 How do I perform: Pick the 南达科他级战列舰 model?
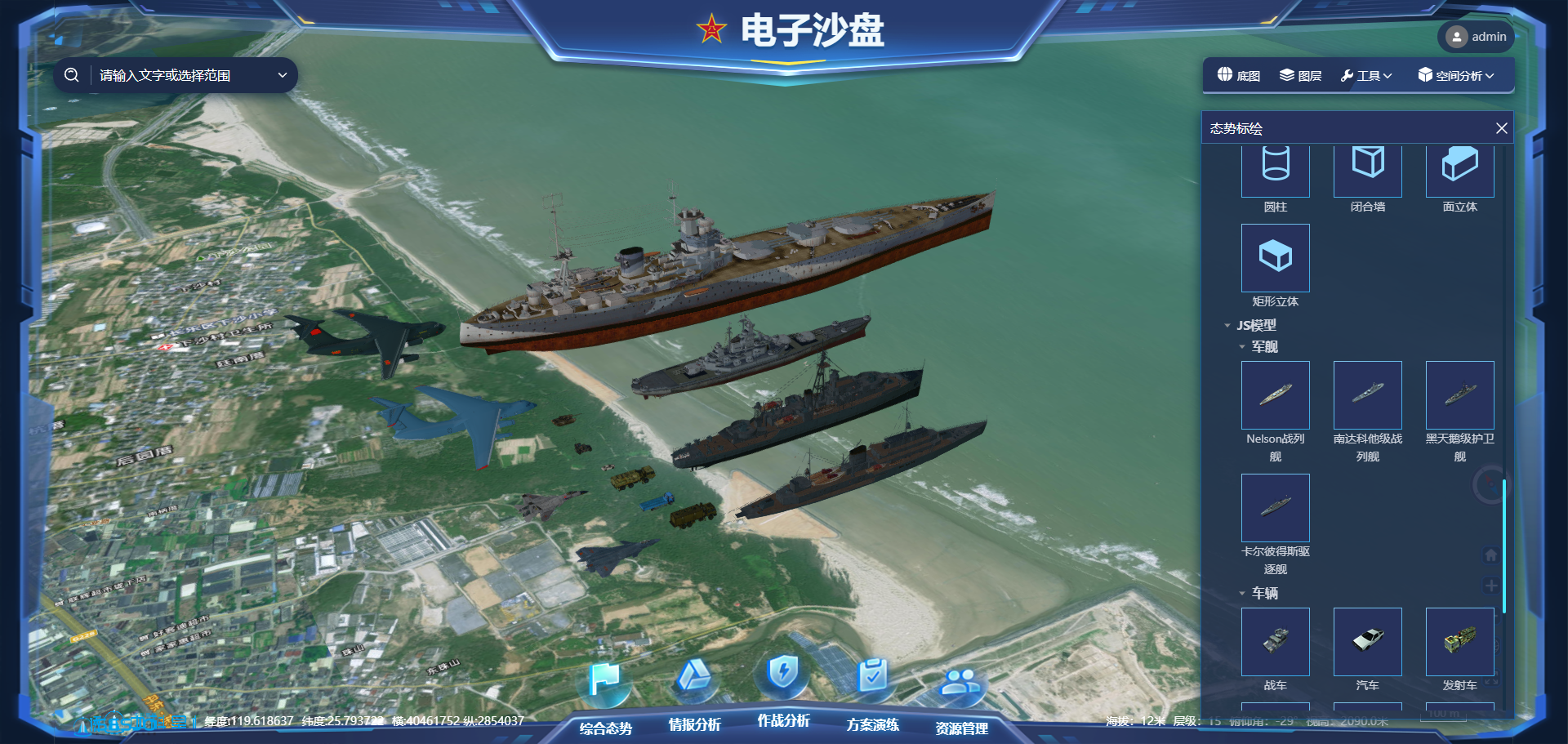click(1367, 395)
